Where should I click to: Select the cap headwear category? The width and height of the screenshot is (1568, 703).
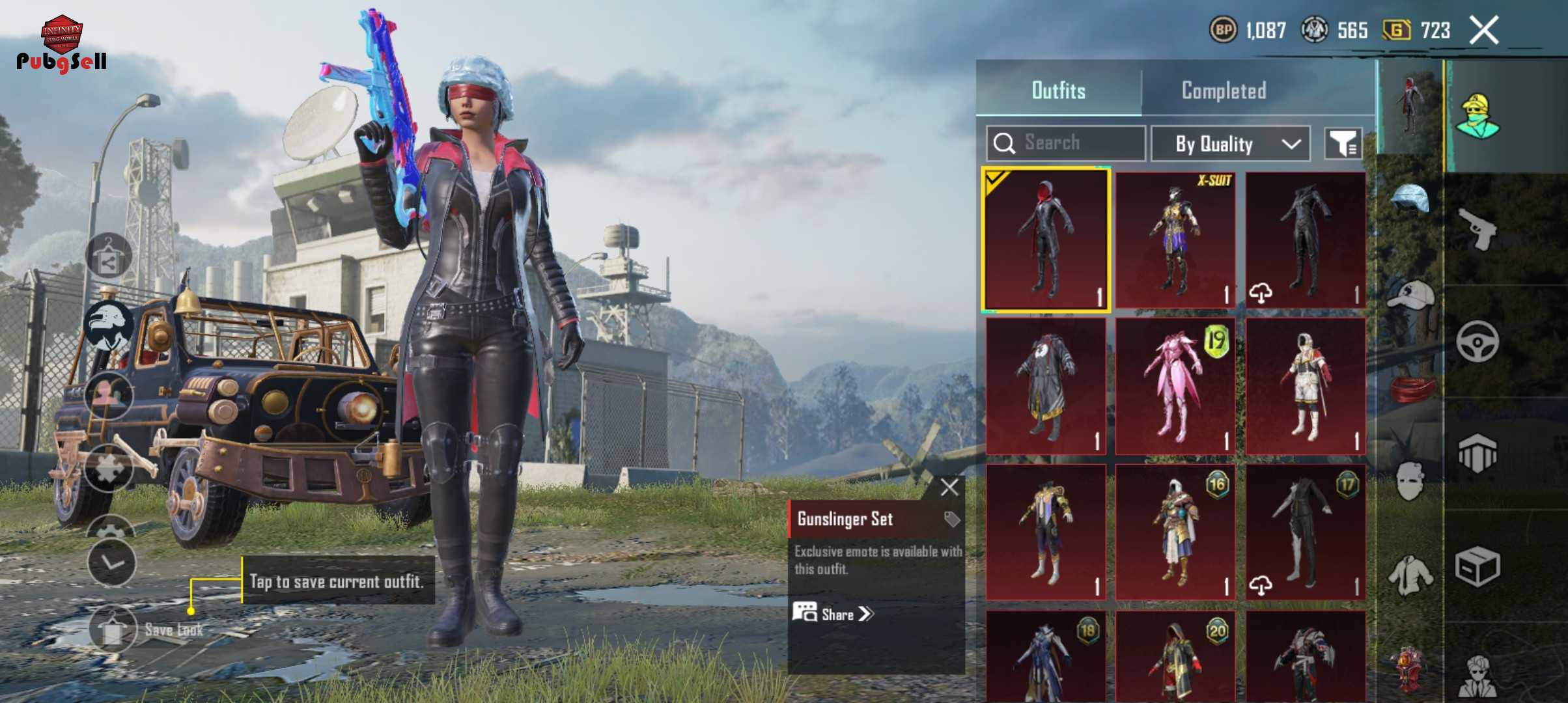point(1410,296)
